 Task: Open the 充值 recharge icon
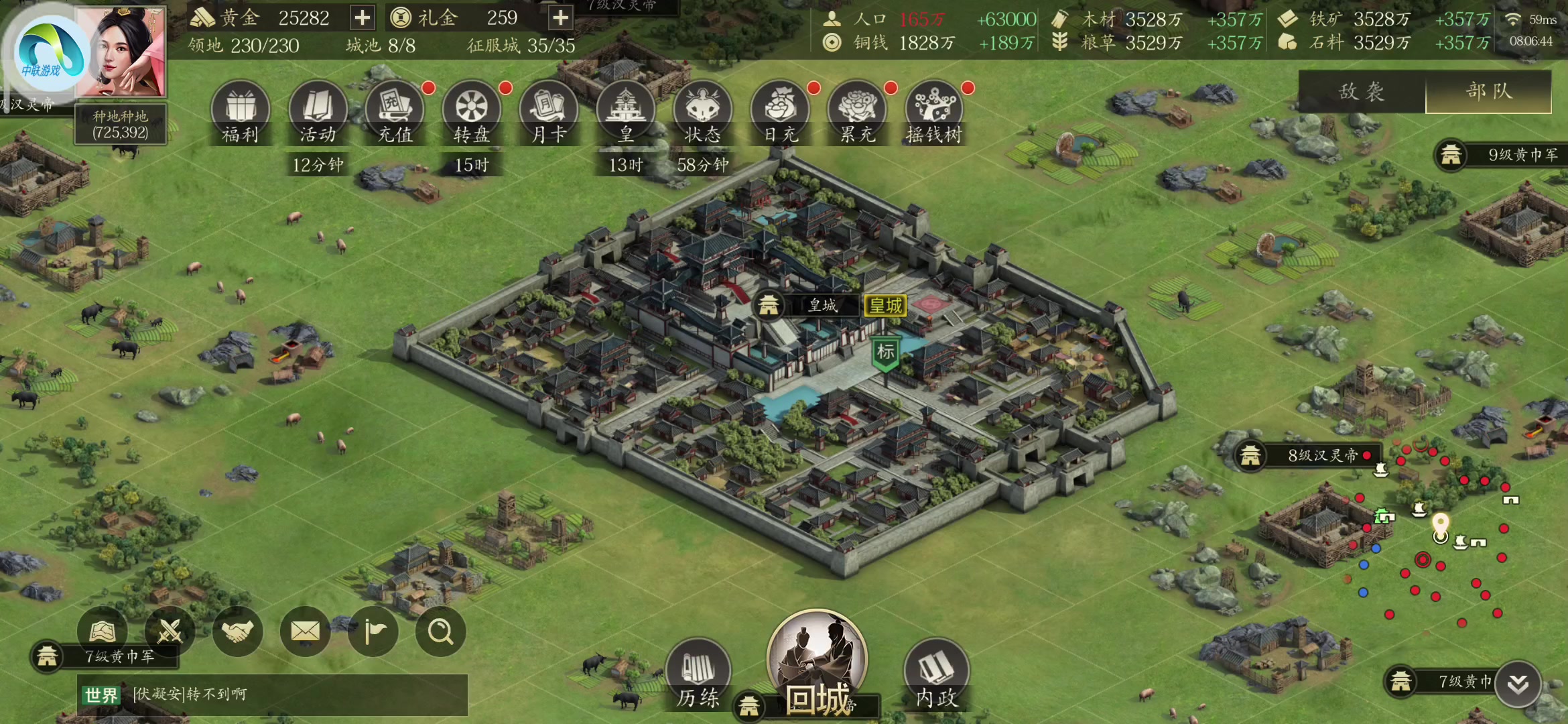pyautogui.click(x=395, y=112)
